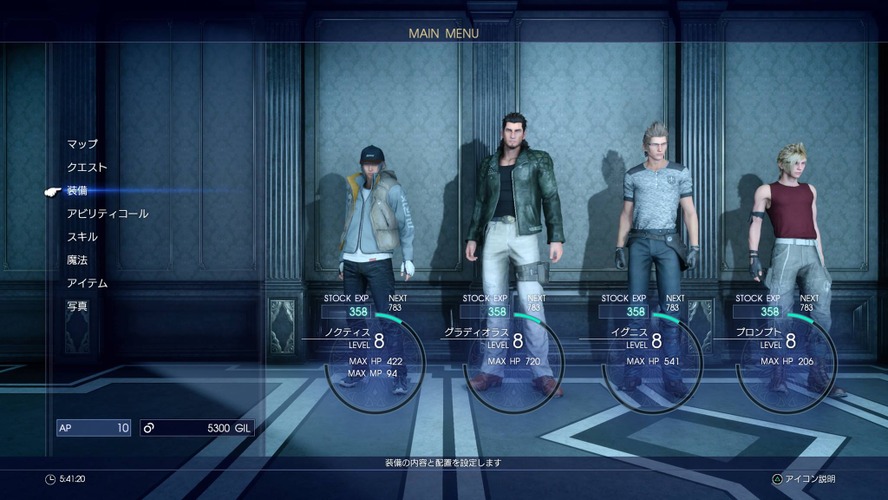The width and height of the screenshot is (888, 500).
Task: Select クエスト (Quests) in the main menu
Action: coord(87,167)
